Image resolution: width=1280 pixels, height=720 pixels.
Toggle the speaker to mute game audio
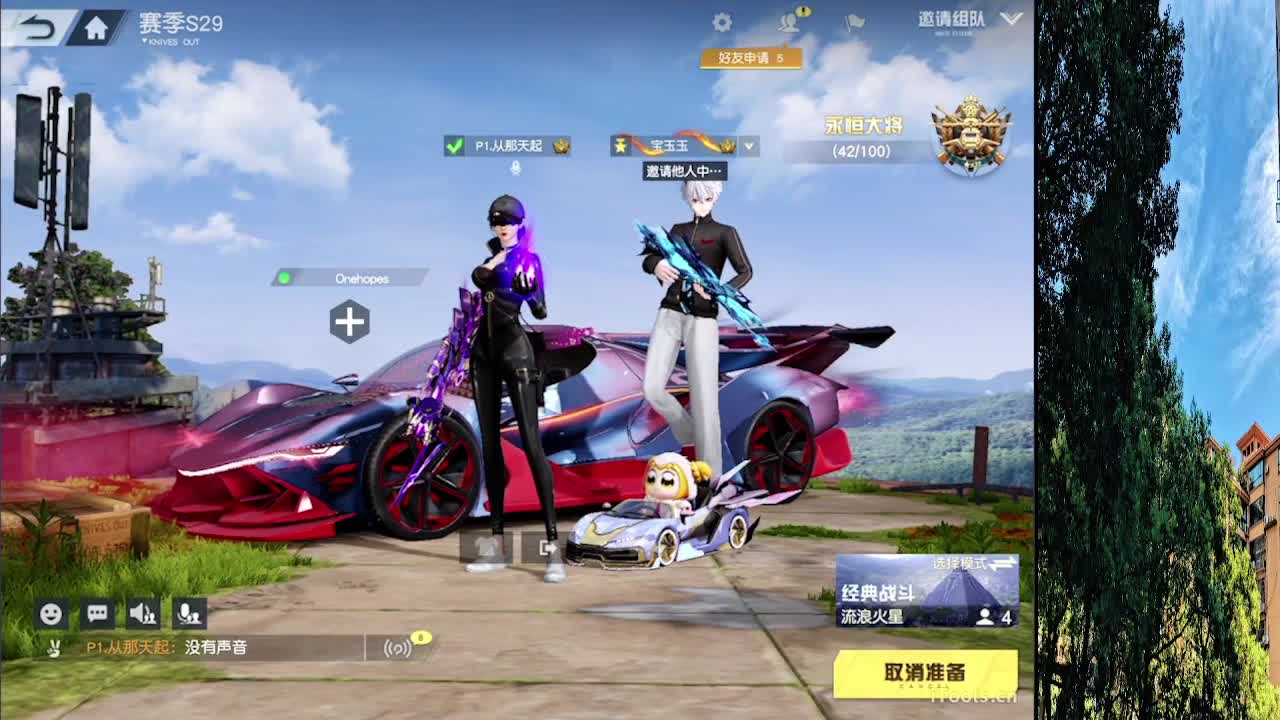(142, 614)
